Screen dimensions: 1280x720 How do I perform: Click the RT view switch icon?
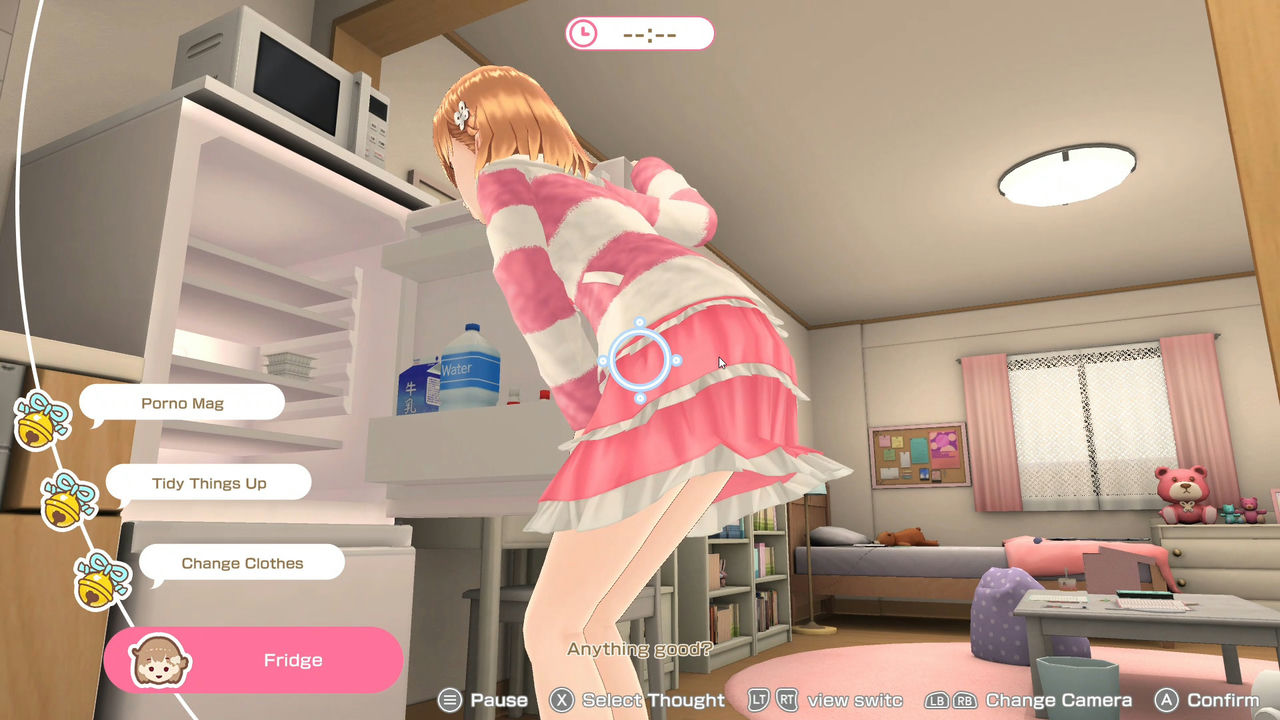click(x=789, y=700)
